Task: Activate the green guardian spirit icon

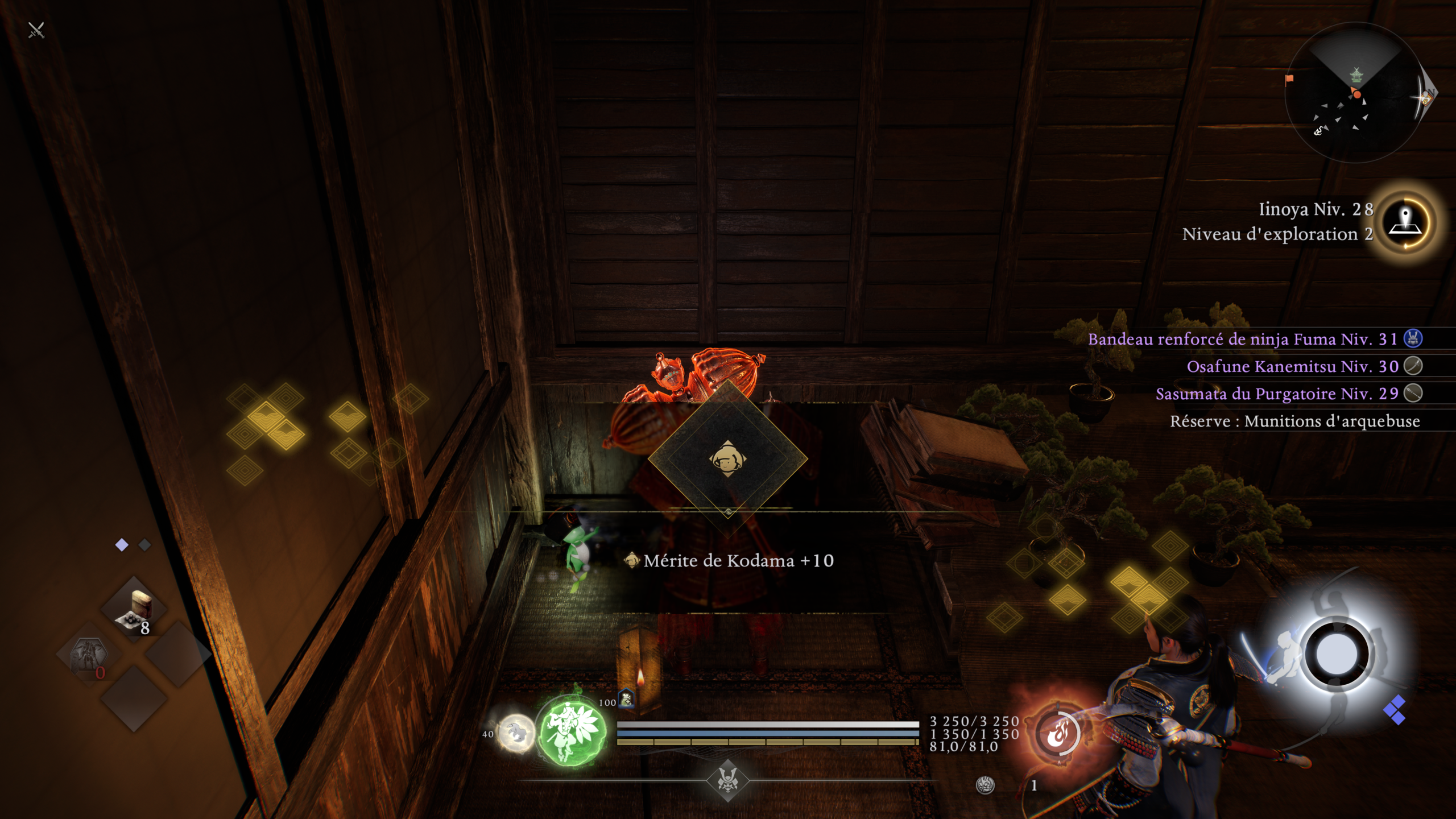Action: coord(571,730)
